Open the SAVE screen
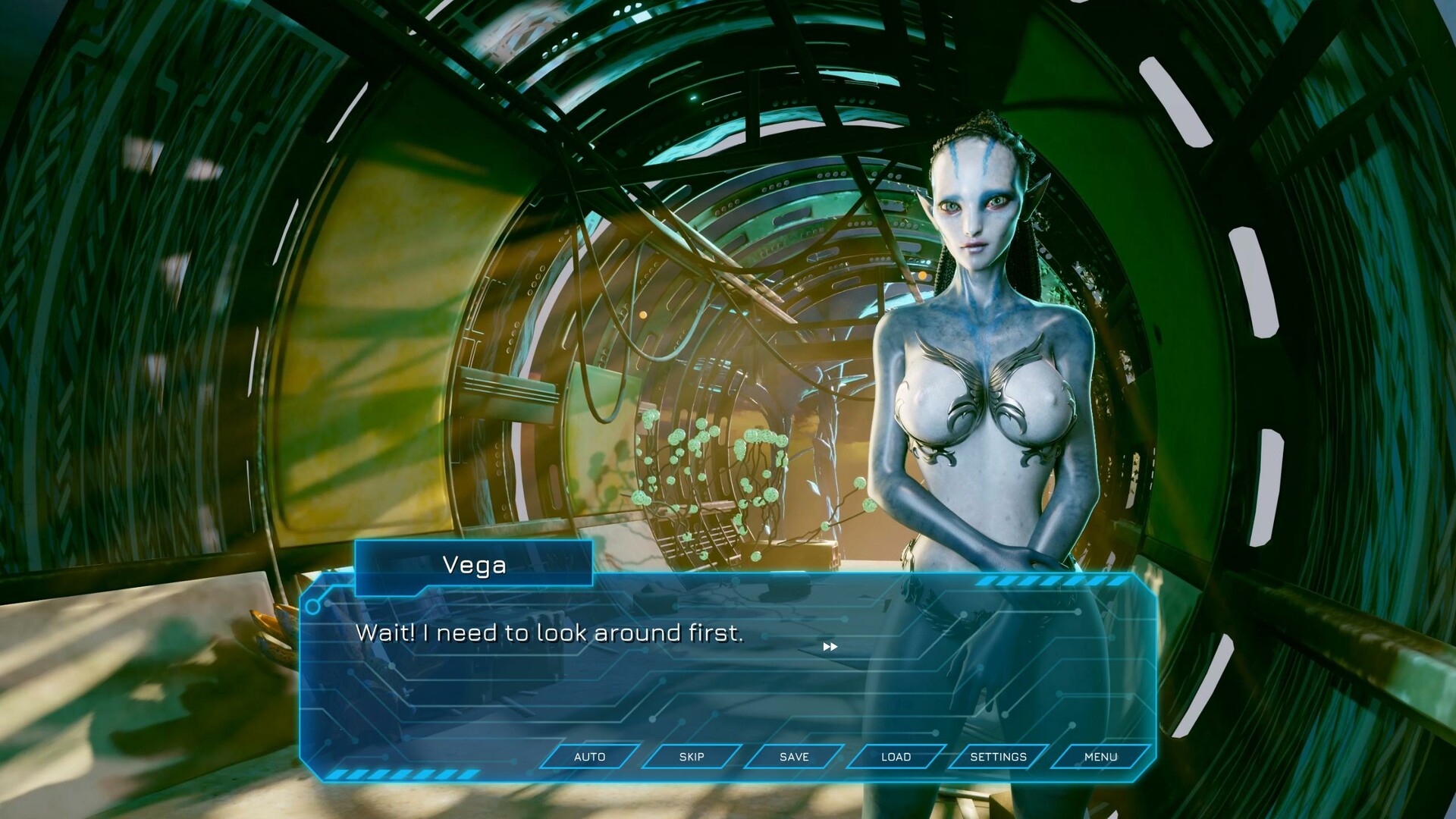Viewport: 1456px width, 819px height. click(794, 757)
